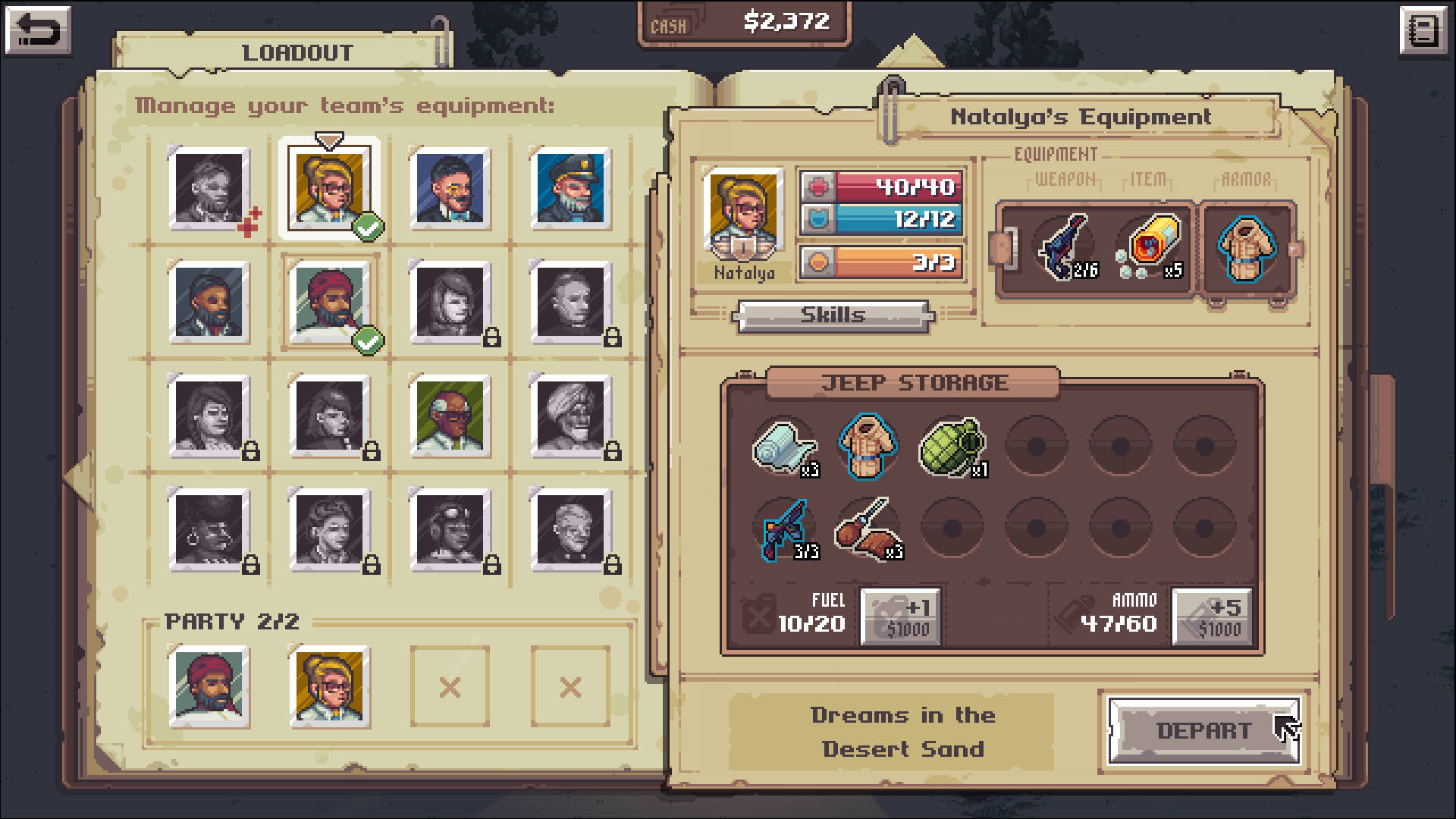Pick the bandage roll in jeep storage
The height and width of the screenshot is (819, 1456).
click(783, 447)
